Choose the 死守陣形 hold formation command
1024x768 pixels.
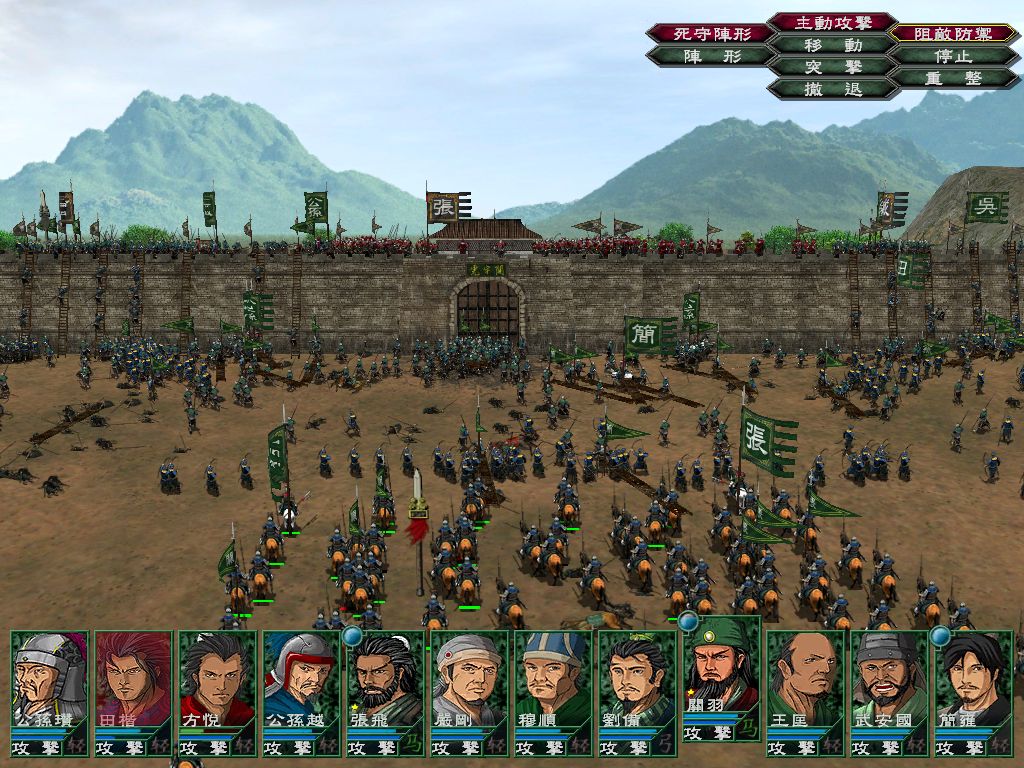(x=710, y=33)
